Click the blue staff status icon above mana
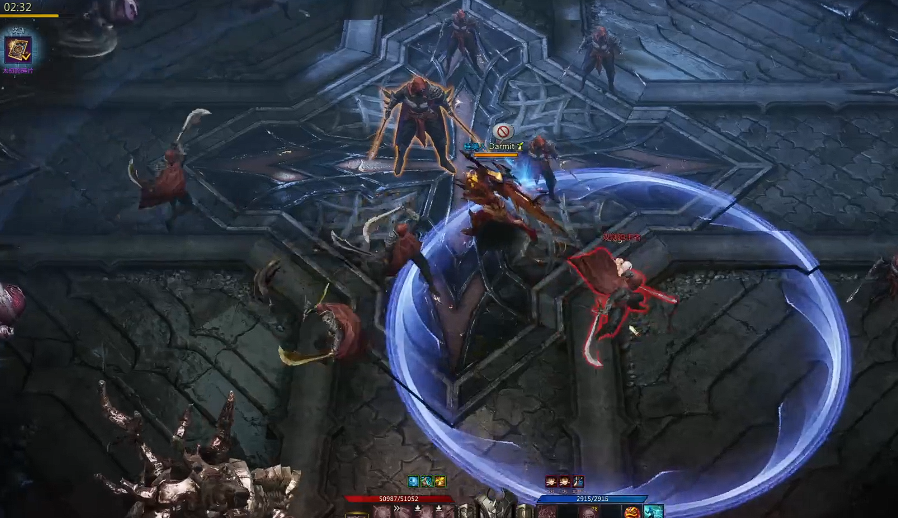898x518 pixels. [578, 482]
